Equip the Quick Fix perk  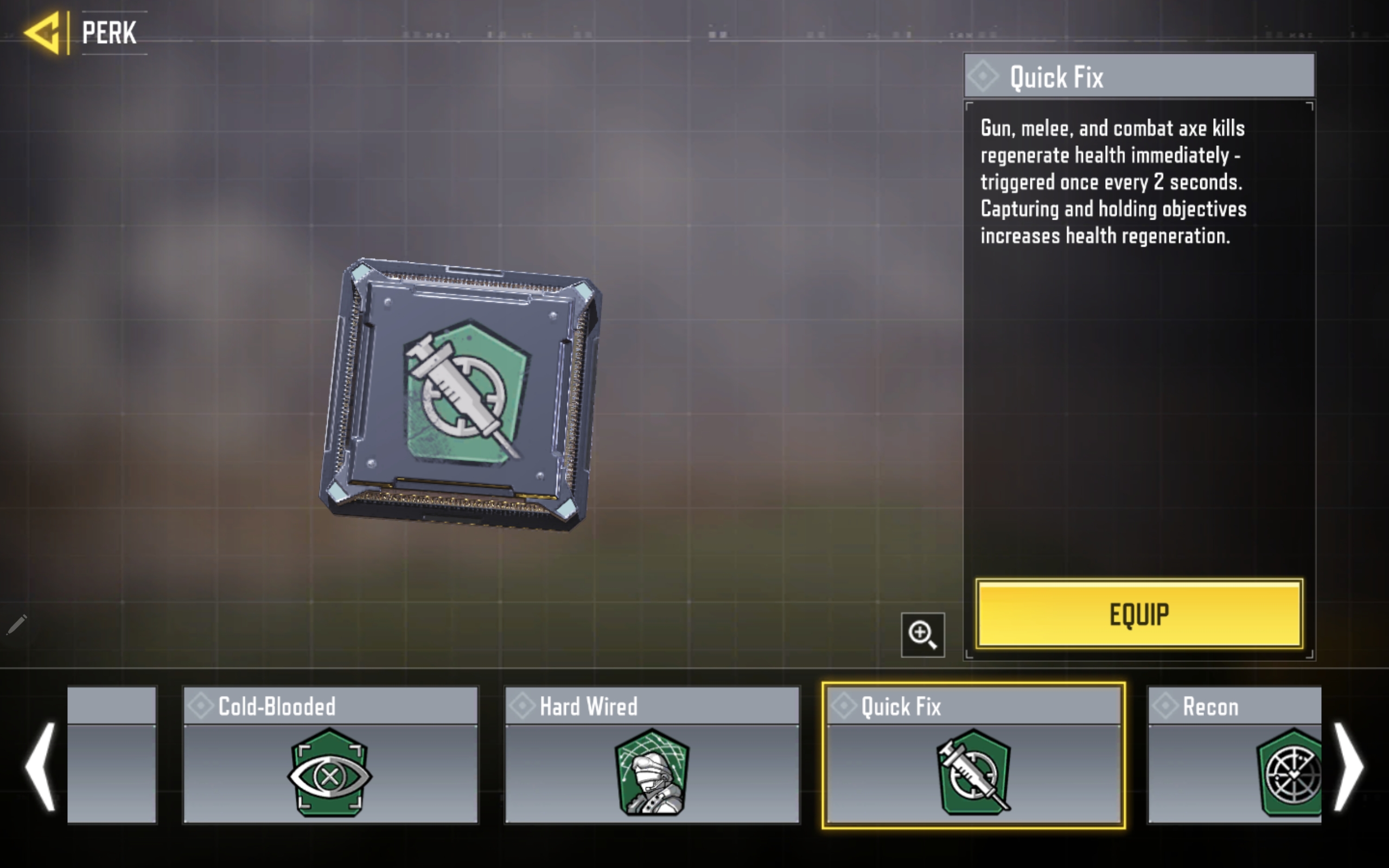point(1139,614)
